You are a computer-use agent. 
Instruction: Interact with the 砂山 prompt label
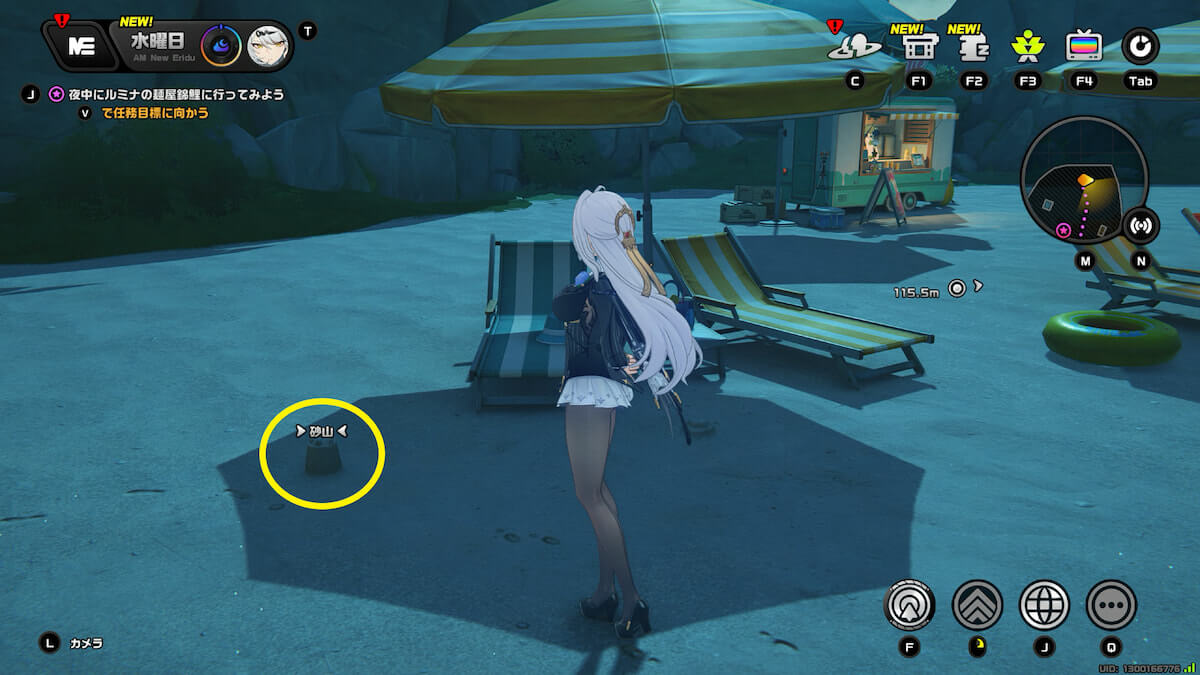click(321, 432)
